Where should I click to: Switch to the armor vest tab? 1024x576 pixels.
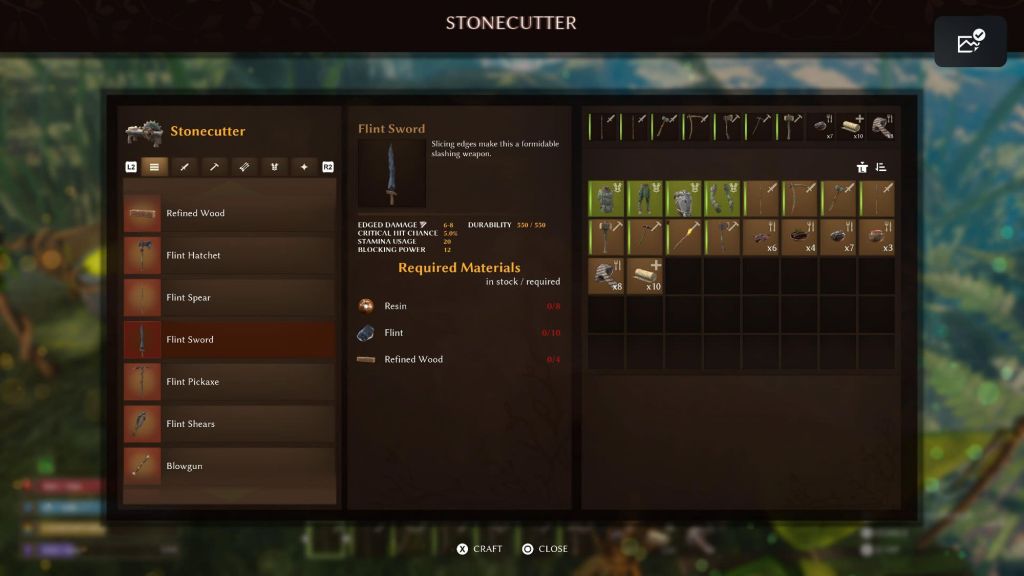pyautogui.click(x=275, y=167)
